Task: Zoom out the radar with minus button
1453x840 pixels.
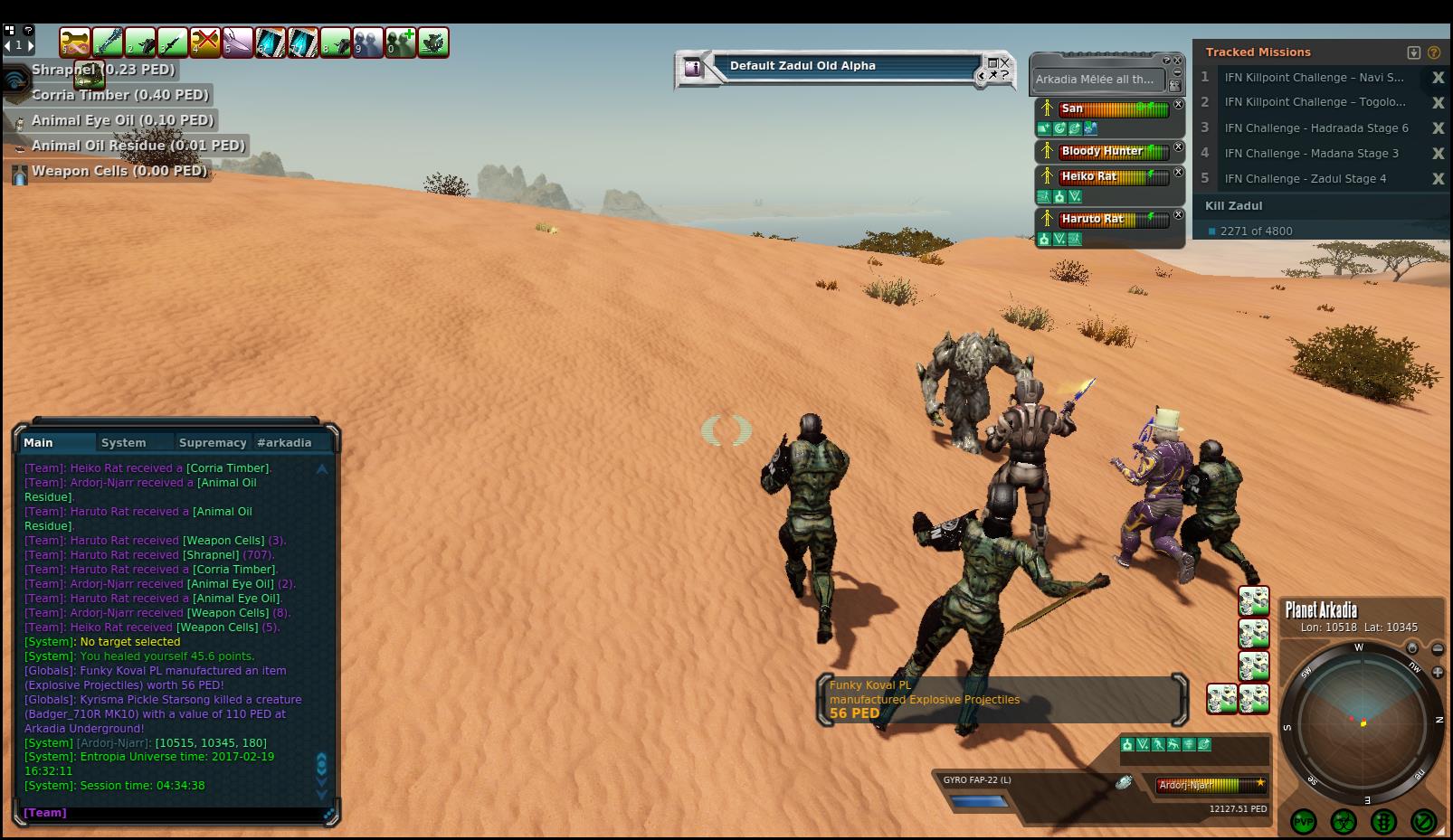Action: [1438, 649]
